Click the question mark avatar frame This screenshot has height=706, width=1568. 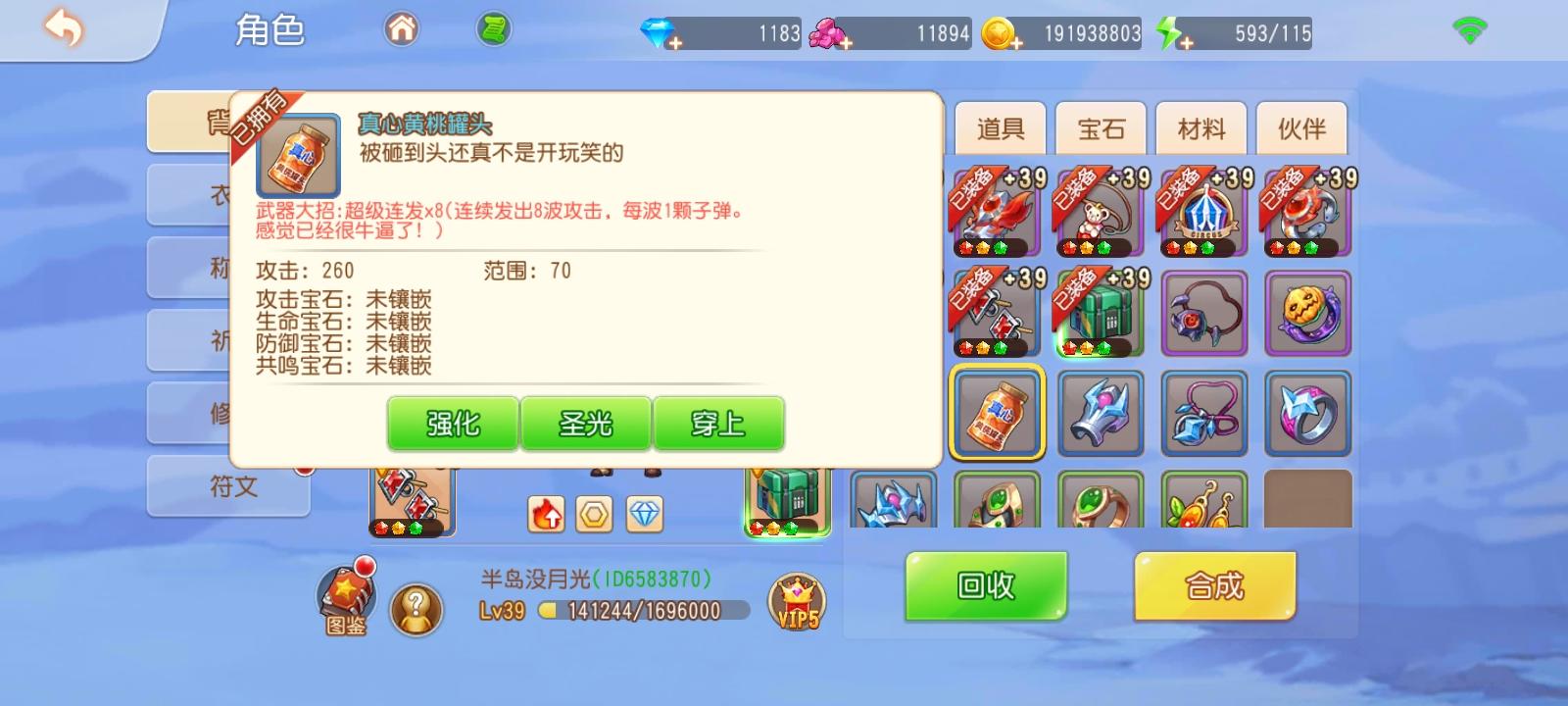416,608
